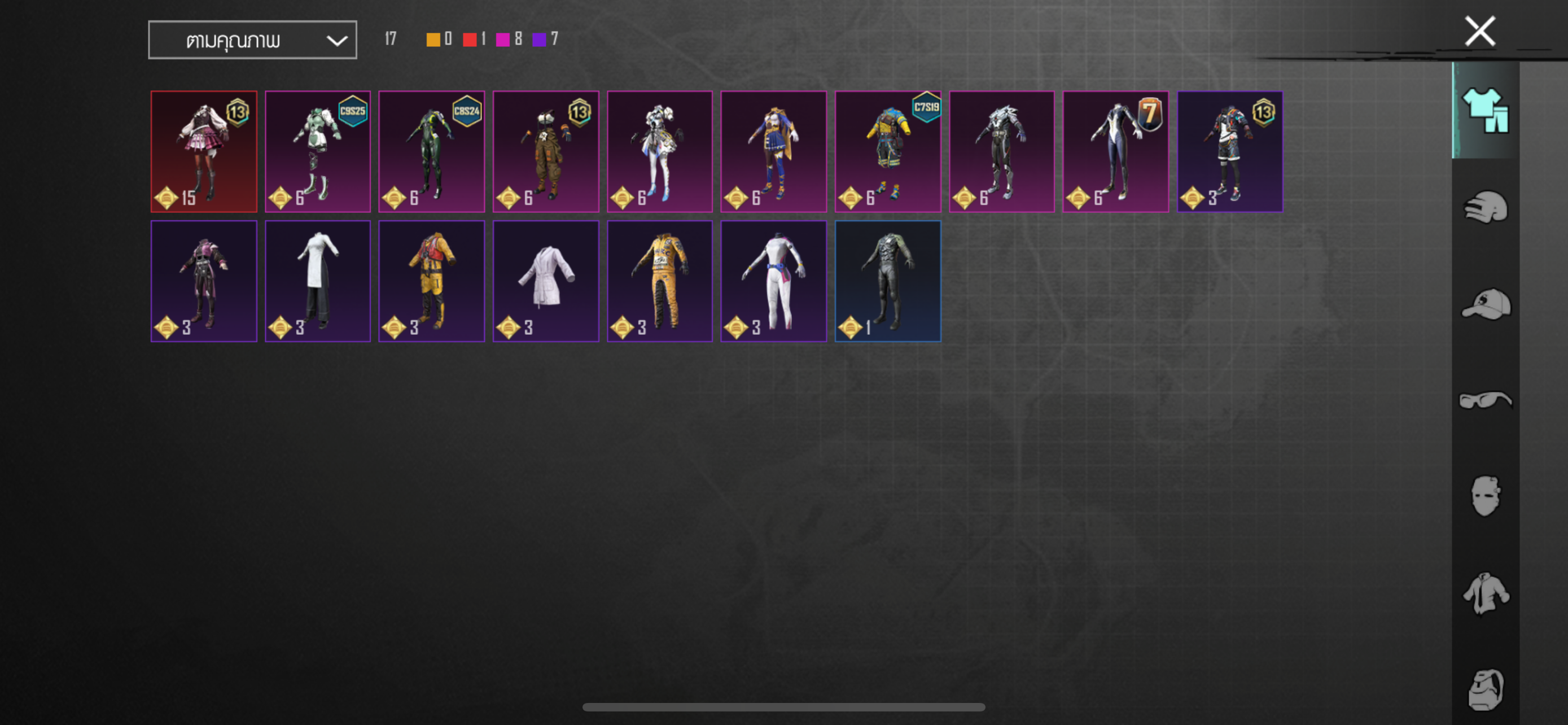Select the pink skirt outfit worth 15
Image resolution: width=1568 pixels, height=725 pixels.
[204, 151]
